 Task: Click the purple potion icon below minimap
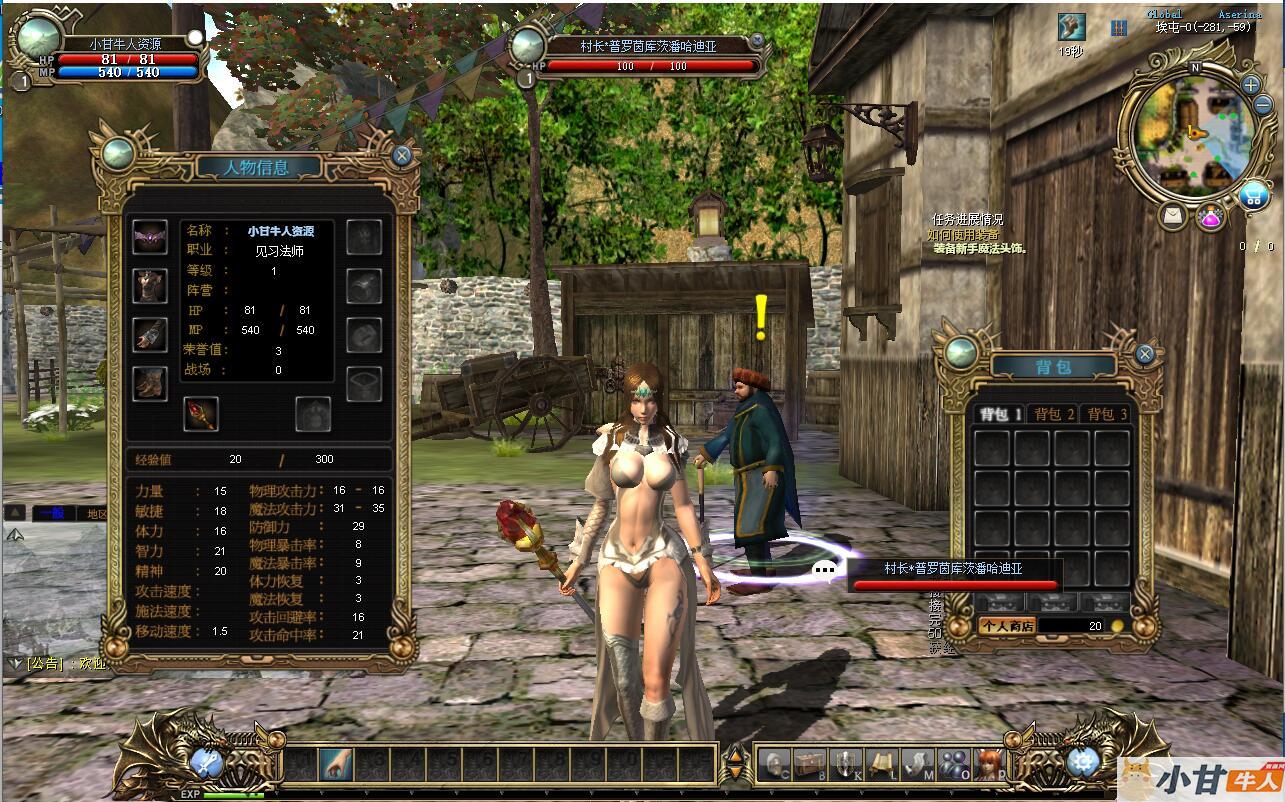click(x=1212, y=217)
